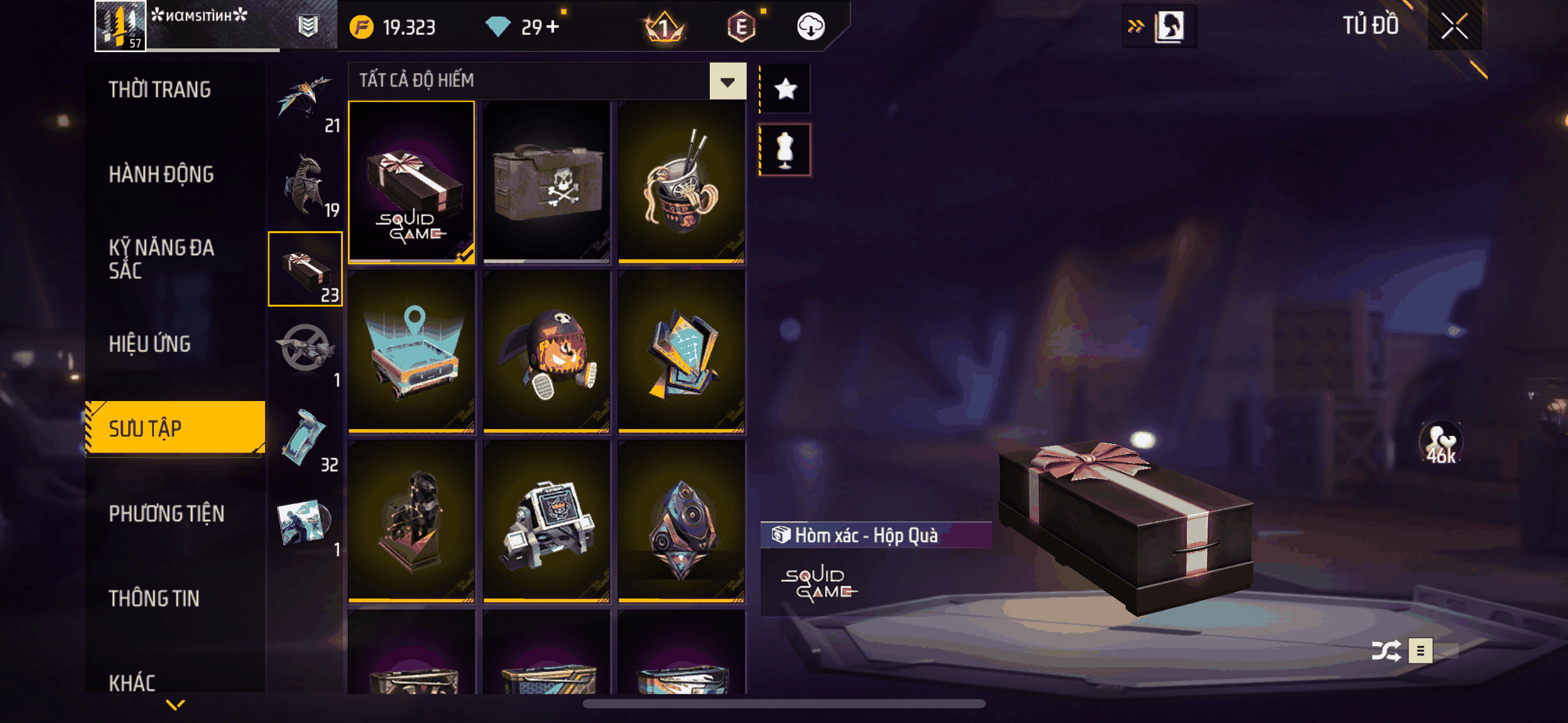This screenshot has height=723, width=1568.
Task: Activate the shuffle random skin button
Action: [x=1386, y=651]
